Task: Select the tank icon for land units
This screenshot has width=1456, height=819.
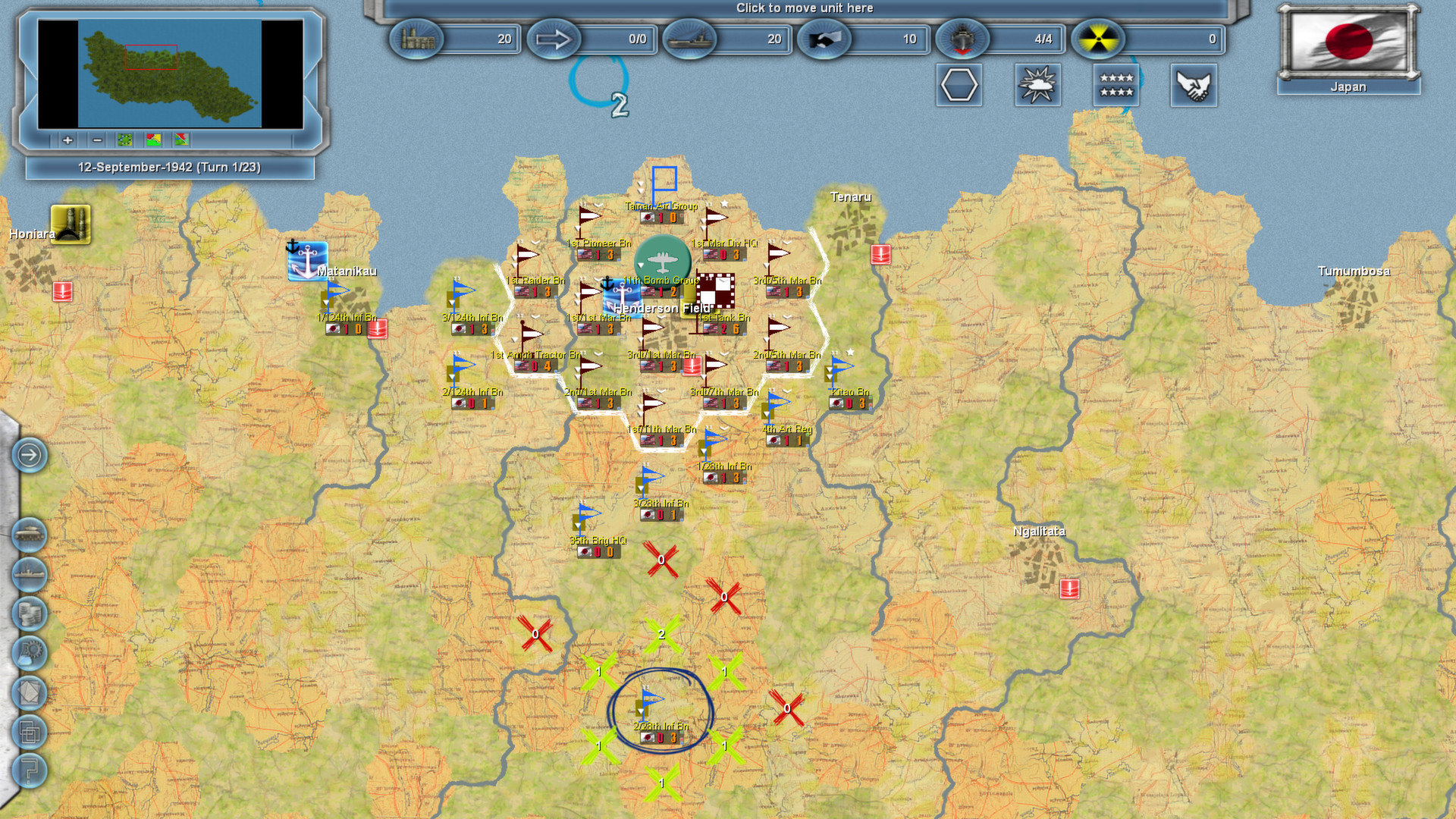Action: 29,535
